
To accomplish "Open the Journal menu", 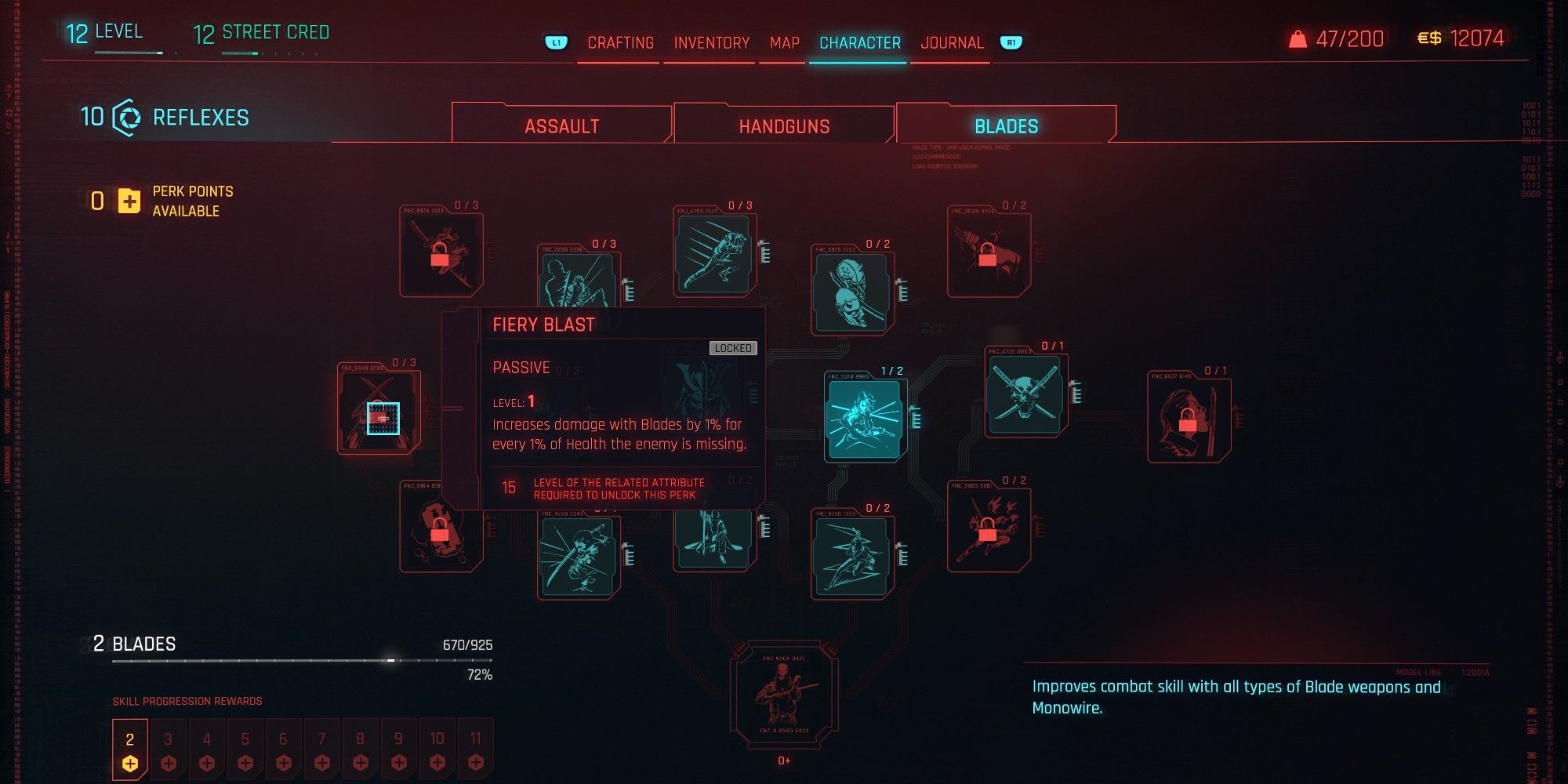I will (x=952, y=42).
